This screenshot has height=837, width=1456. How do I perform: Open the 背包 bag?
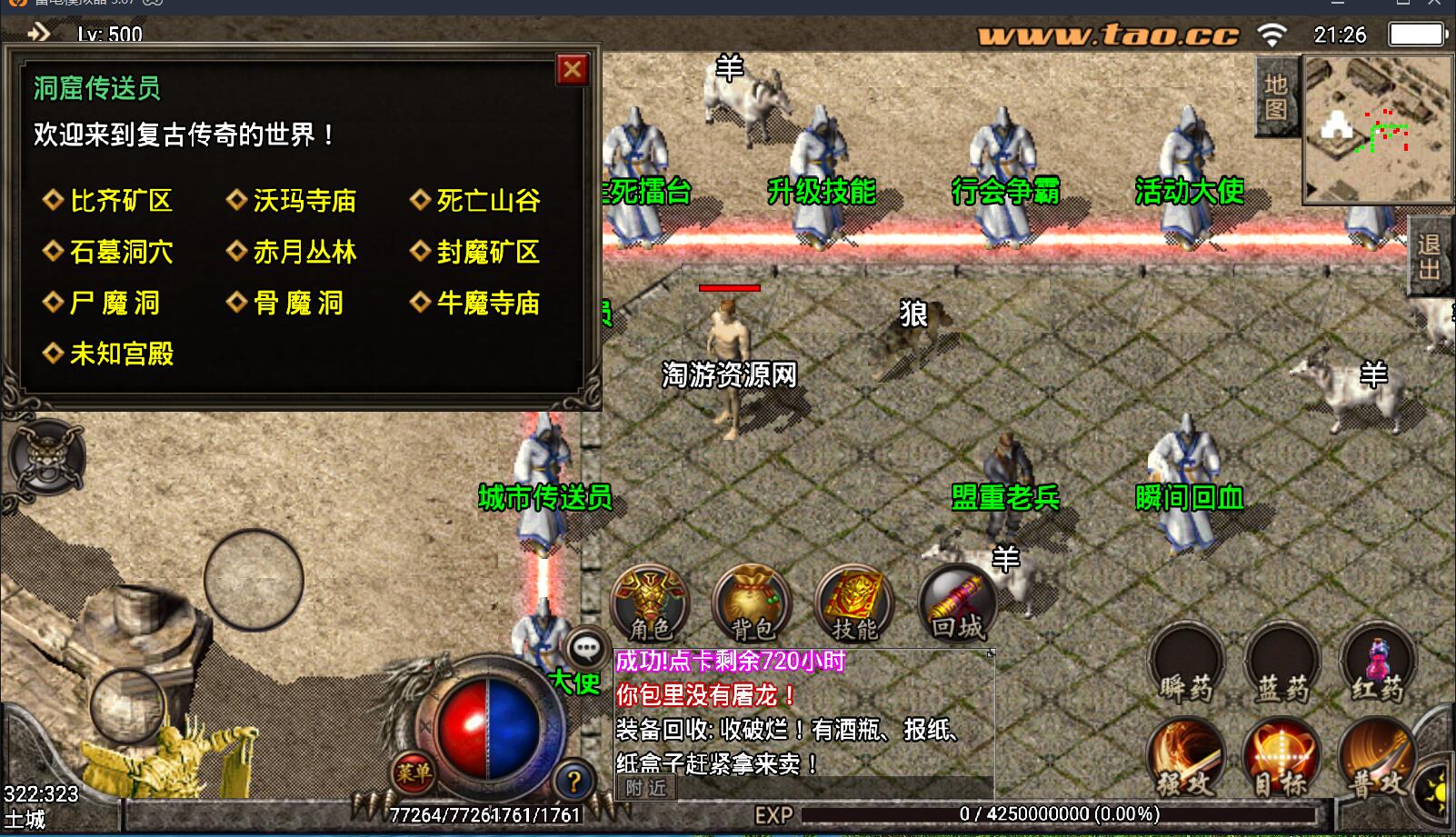(753, 603)
